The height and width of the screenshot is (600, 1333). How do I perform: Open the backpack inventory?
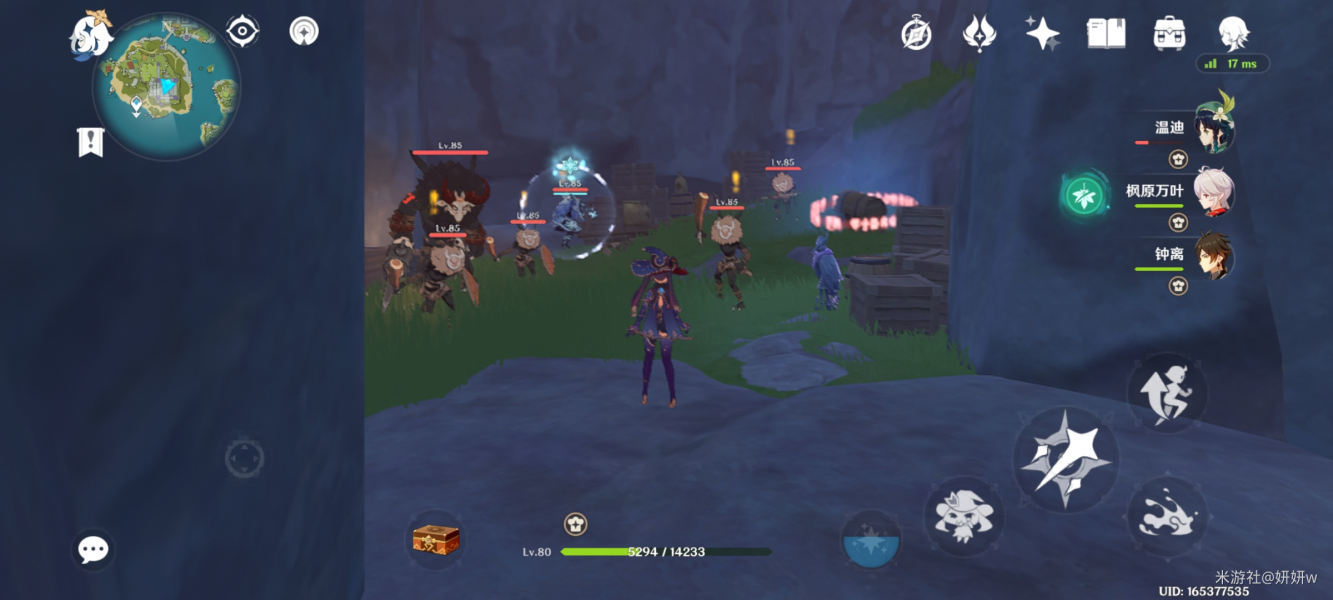1169,34
